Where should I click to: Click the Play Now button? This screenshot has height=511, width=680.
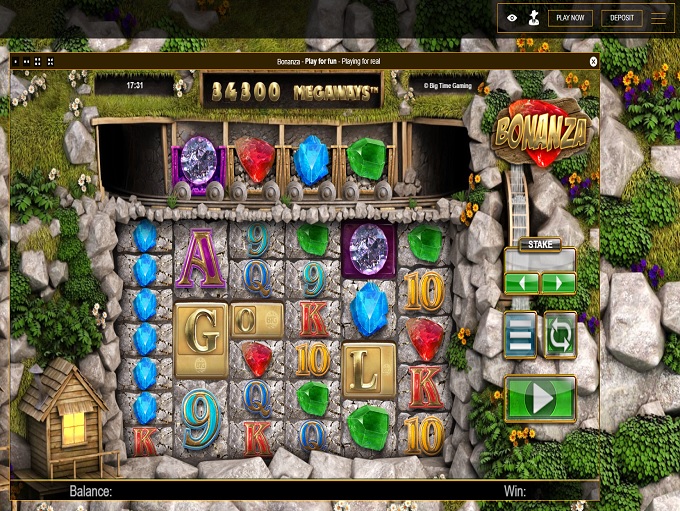coord(570,18)
